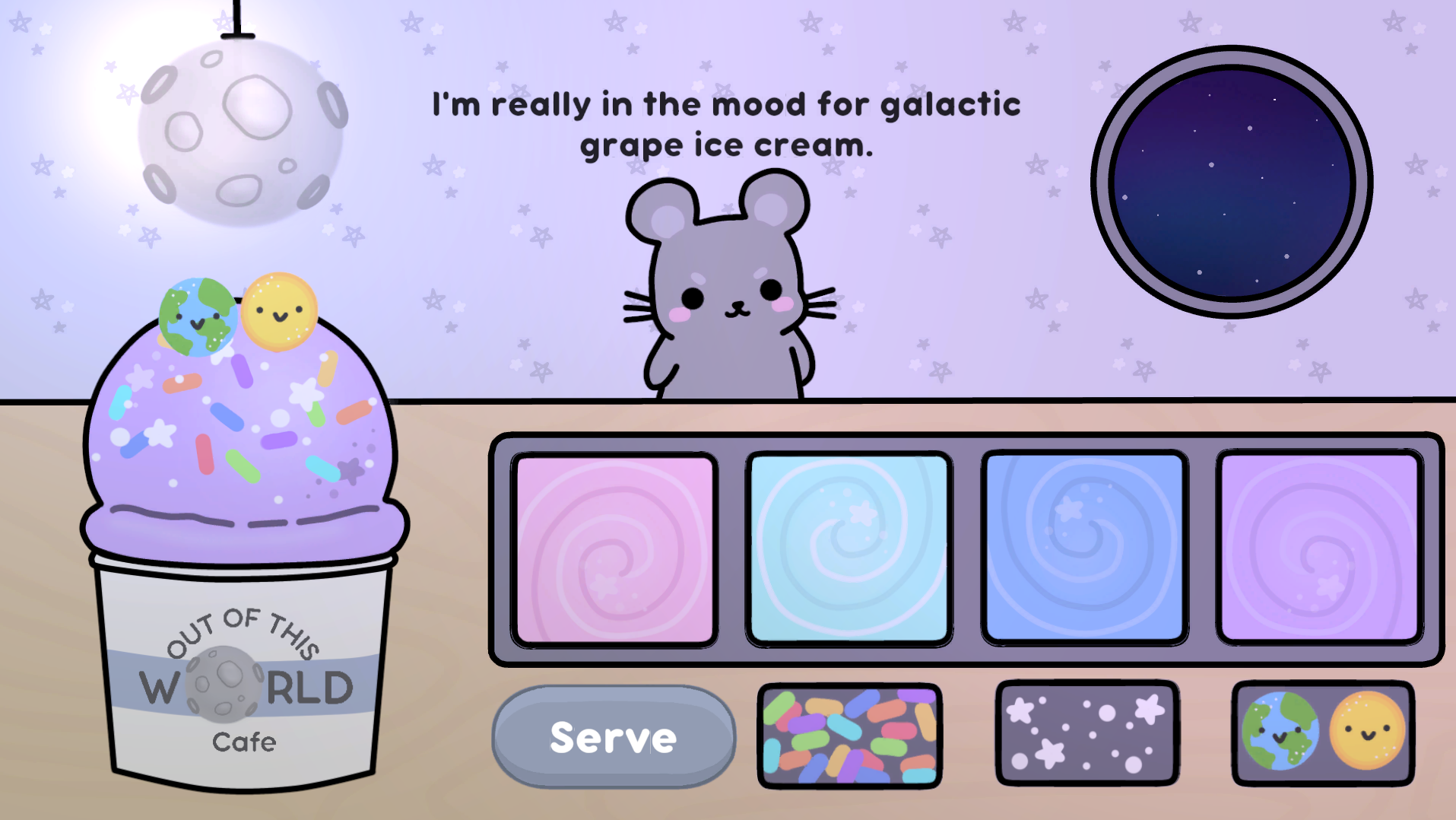Add the rainbow sprinkles topping

(849, 735)
